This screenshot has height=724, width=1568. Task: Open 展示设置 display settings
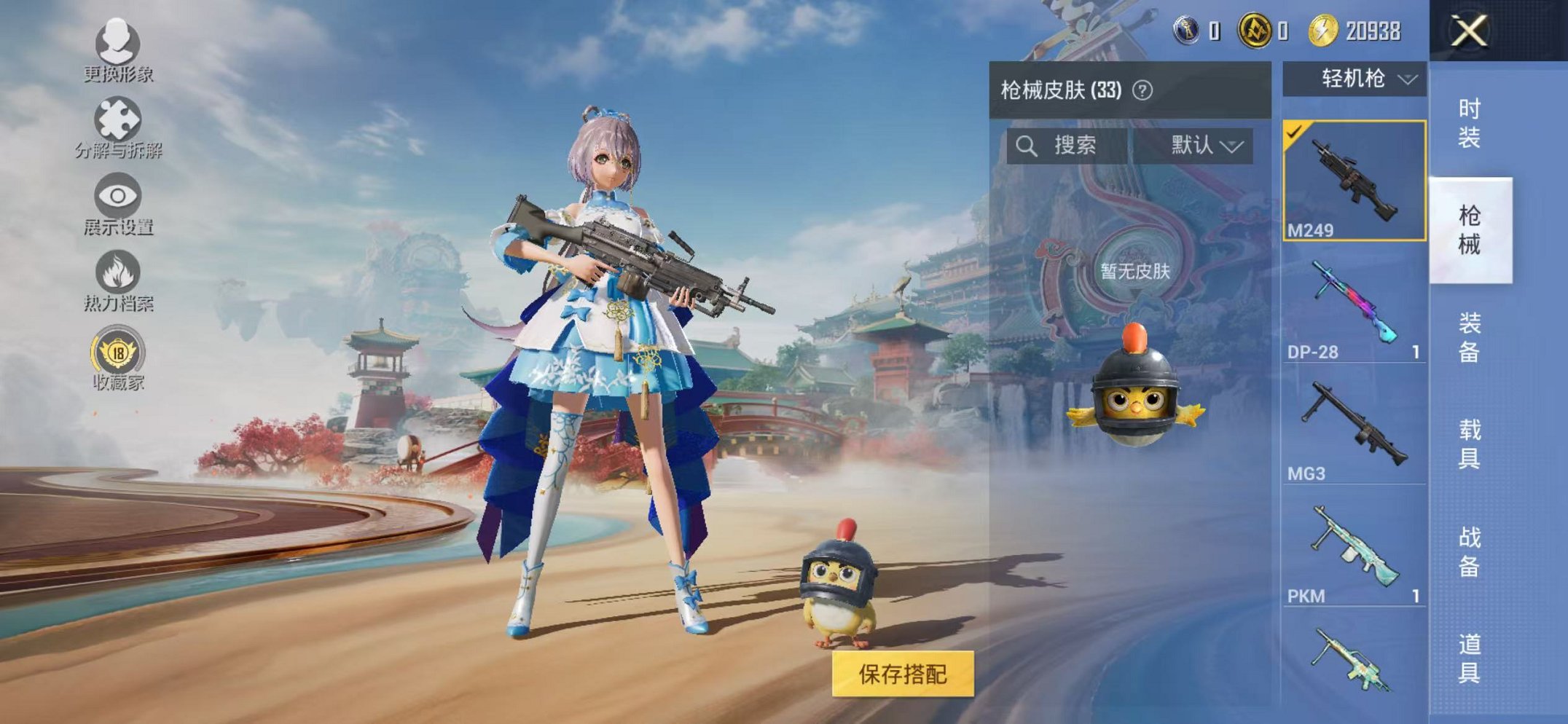(117, 197)
